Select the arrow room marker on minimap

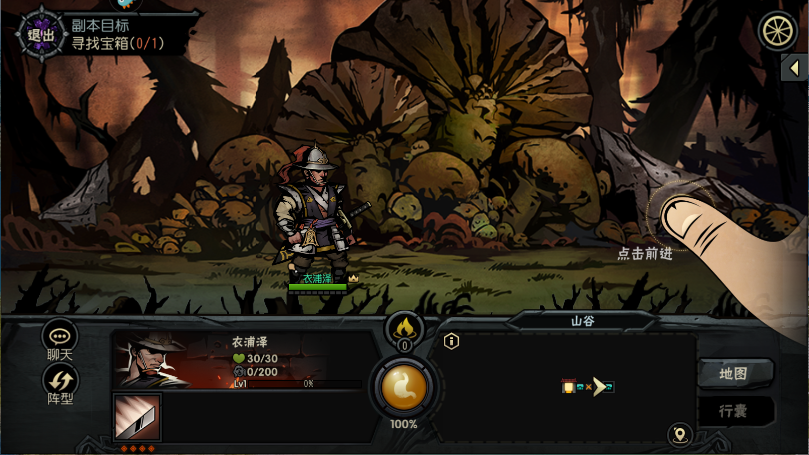pos(599,387)
